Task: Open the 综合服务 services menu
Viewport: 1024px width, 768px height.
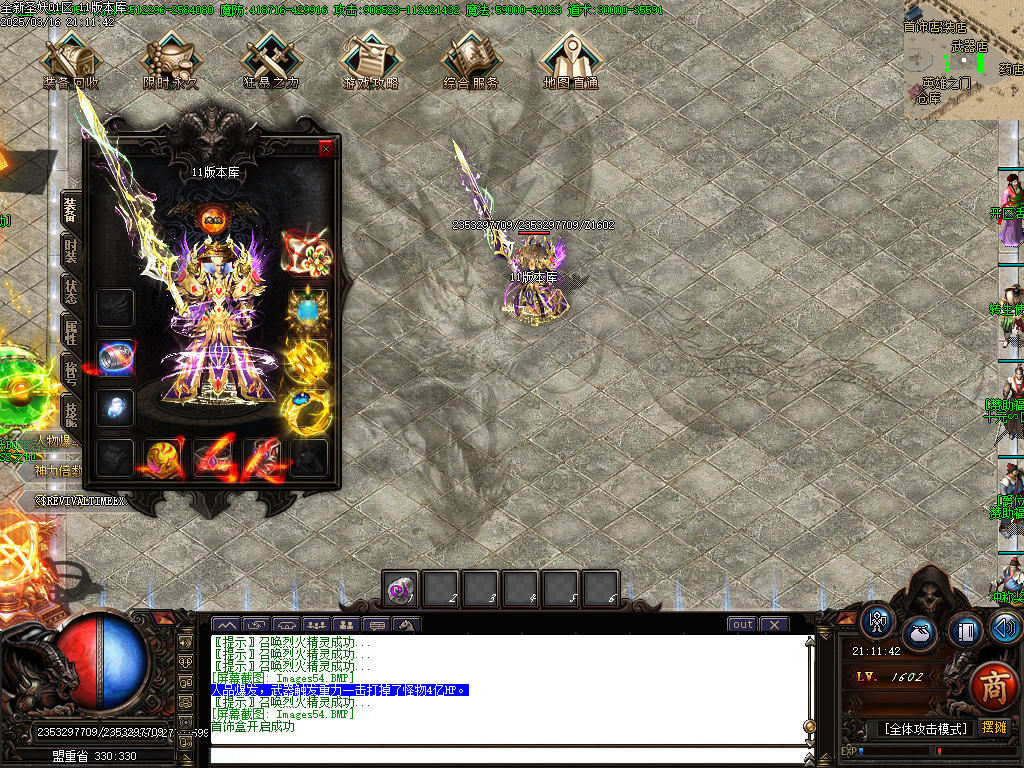Action: (471, 60)
